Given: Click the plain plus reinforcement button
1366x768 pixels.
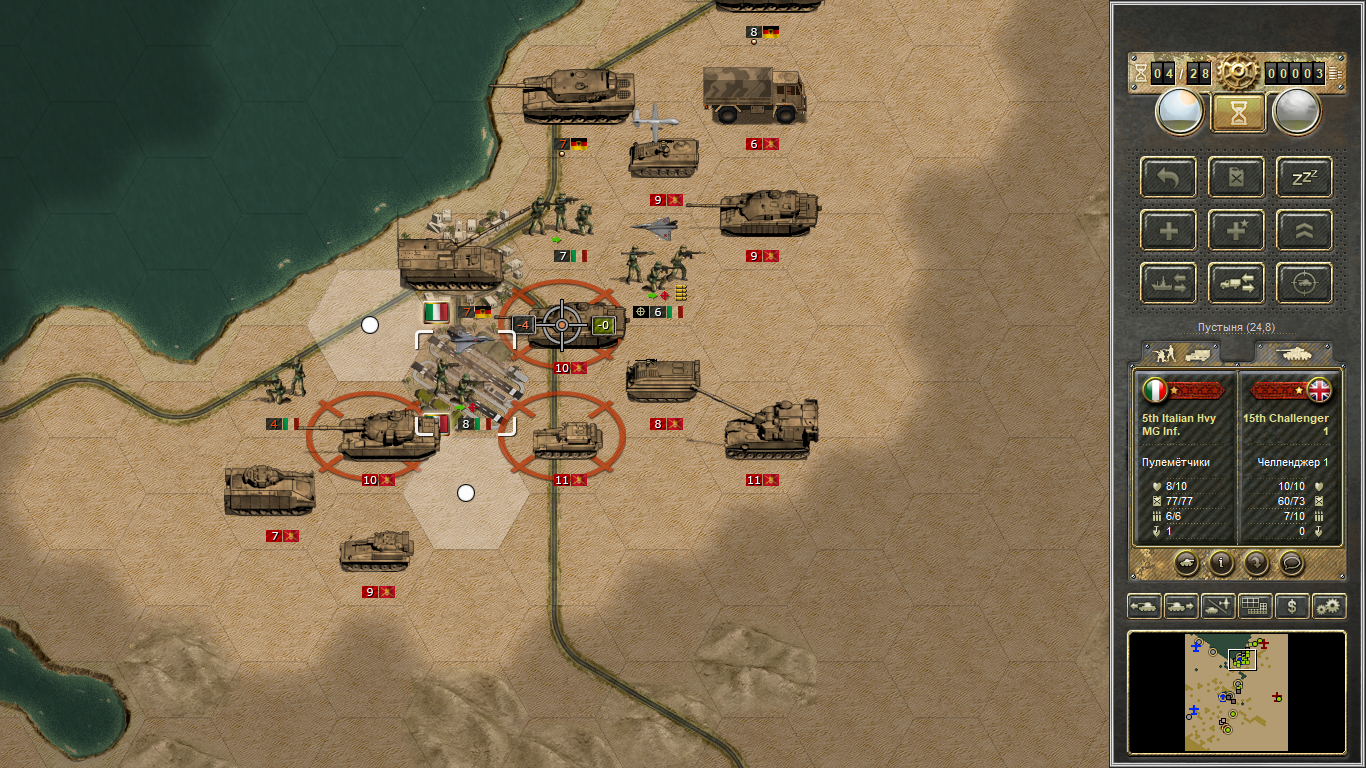Looking at the screenshot, I should click(x=1168, y=231).
